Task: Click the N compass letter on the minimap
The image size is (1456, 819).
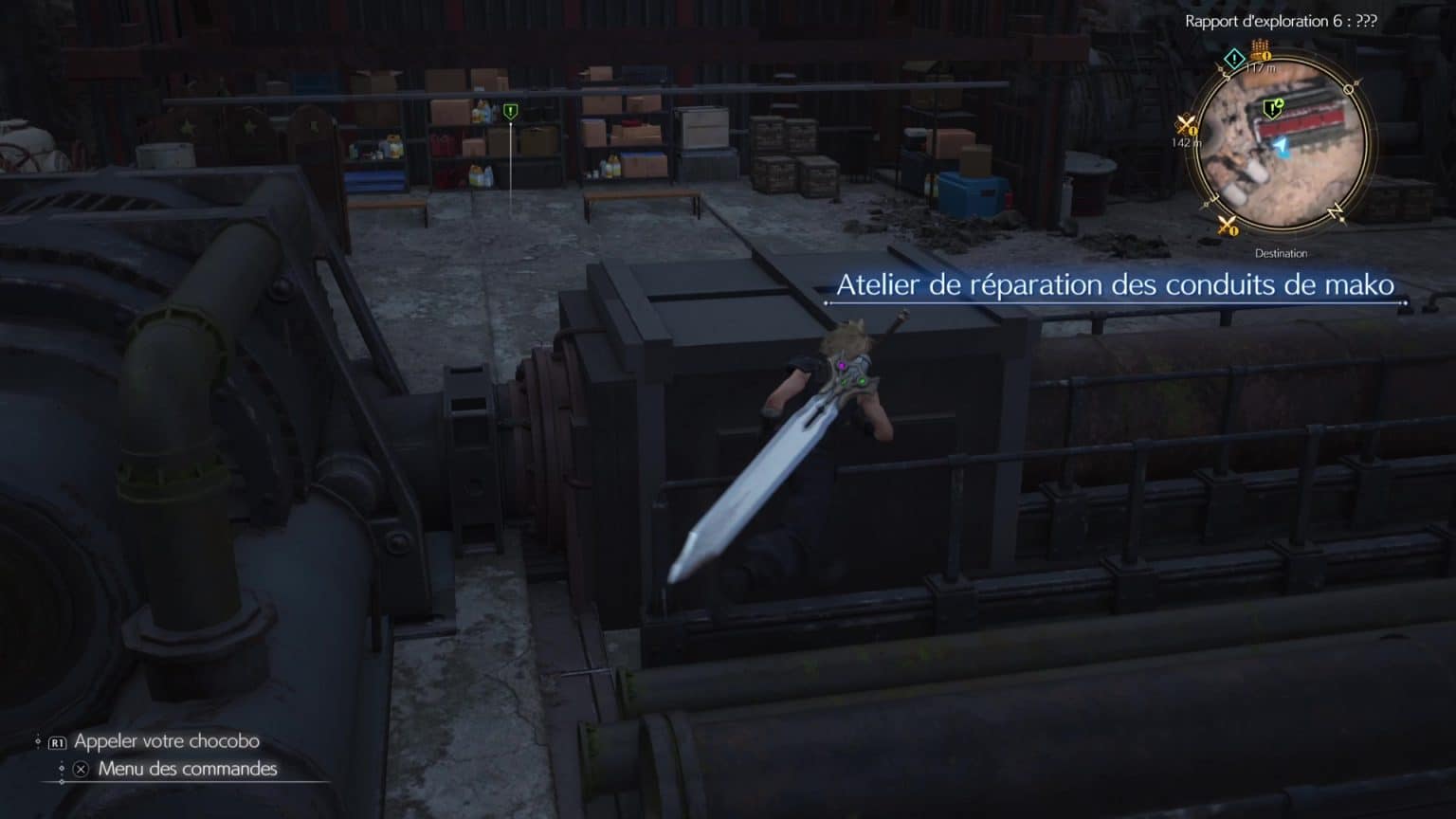Action: click(1336, 210)
